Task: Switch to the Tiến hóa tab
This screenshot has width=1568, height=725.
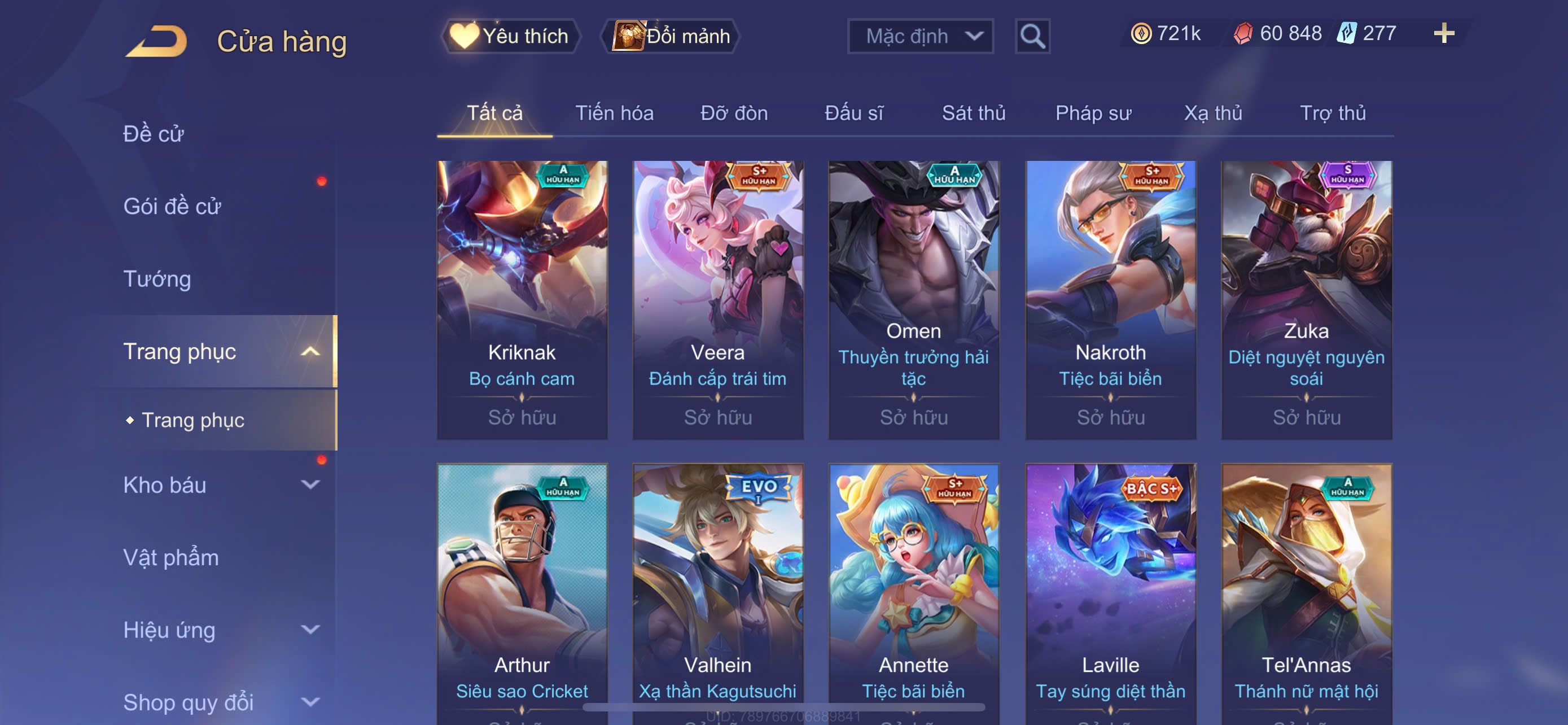Action: pos(614,113)
